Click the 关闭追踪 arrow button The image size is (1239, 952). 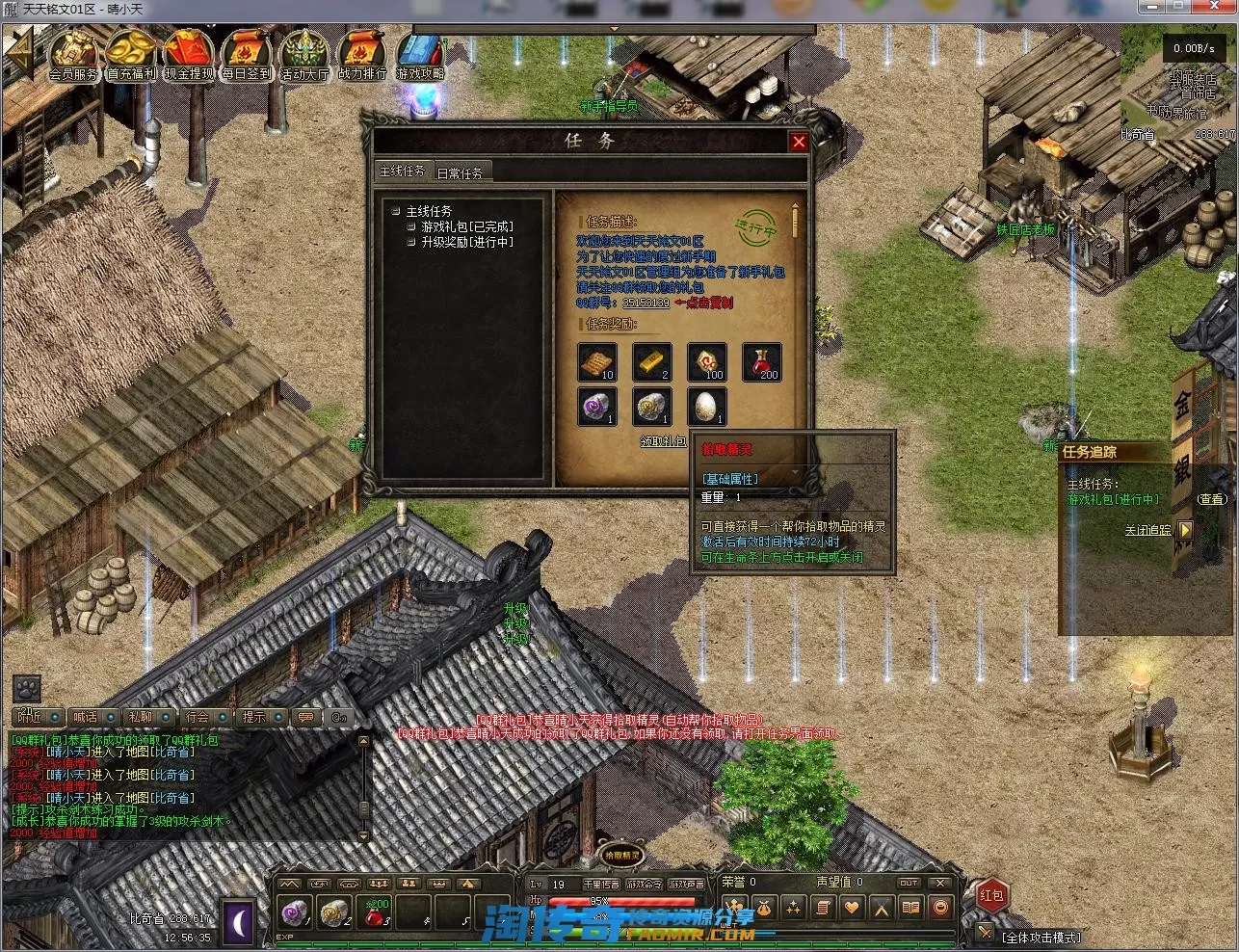click(x=1185, y=530)
